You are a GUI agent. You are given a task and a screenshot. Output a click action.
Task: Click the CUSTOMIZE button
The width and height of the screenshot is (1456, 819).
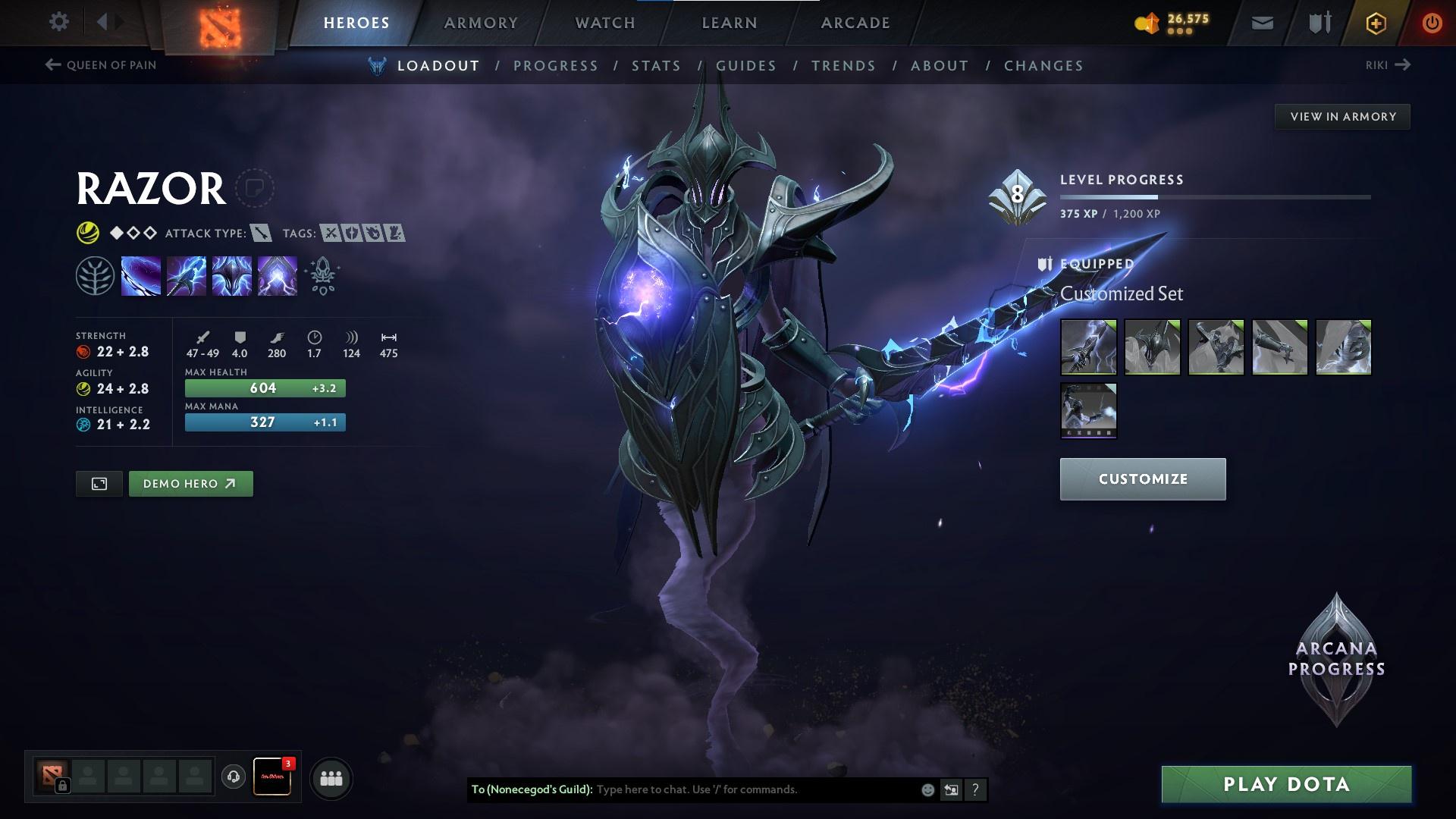1142,479
